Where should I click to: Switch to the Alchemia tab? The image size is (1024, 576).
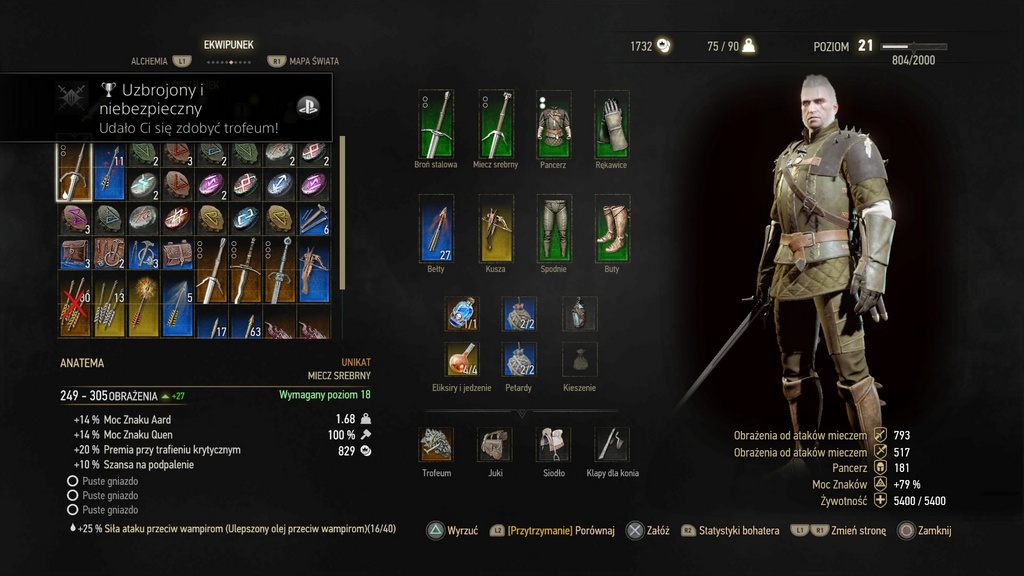tap(150, 61)
